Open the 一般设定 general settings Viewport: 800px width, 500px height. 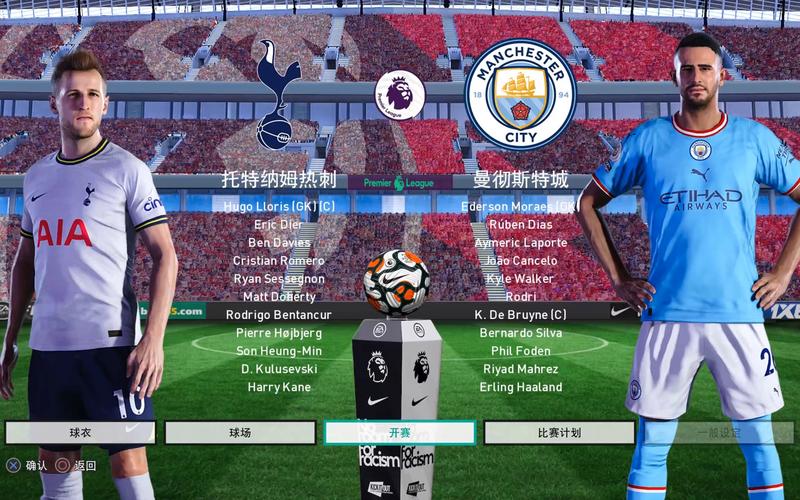(719, 433)
